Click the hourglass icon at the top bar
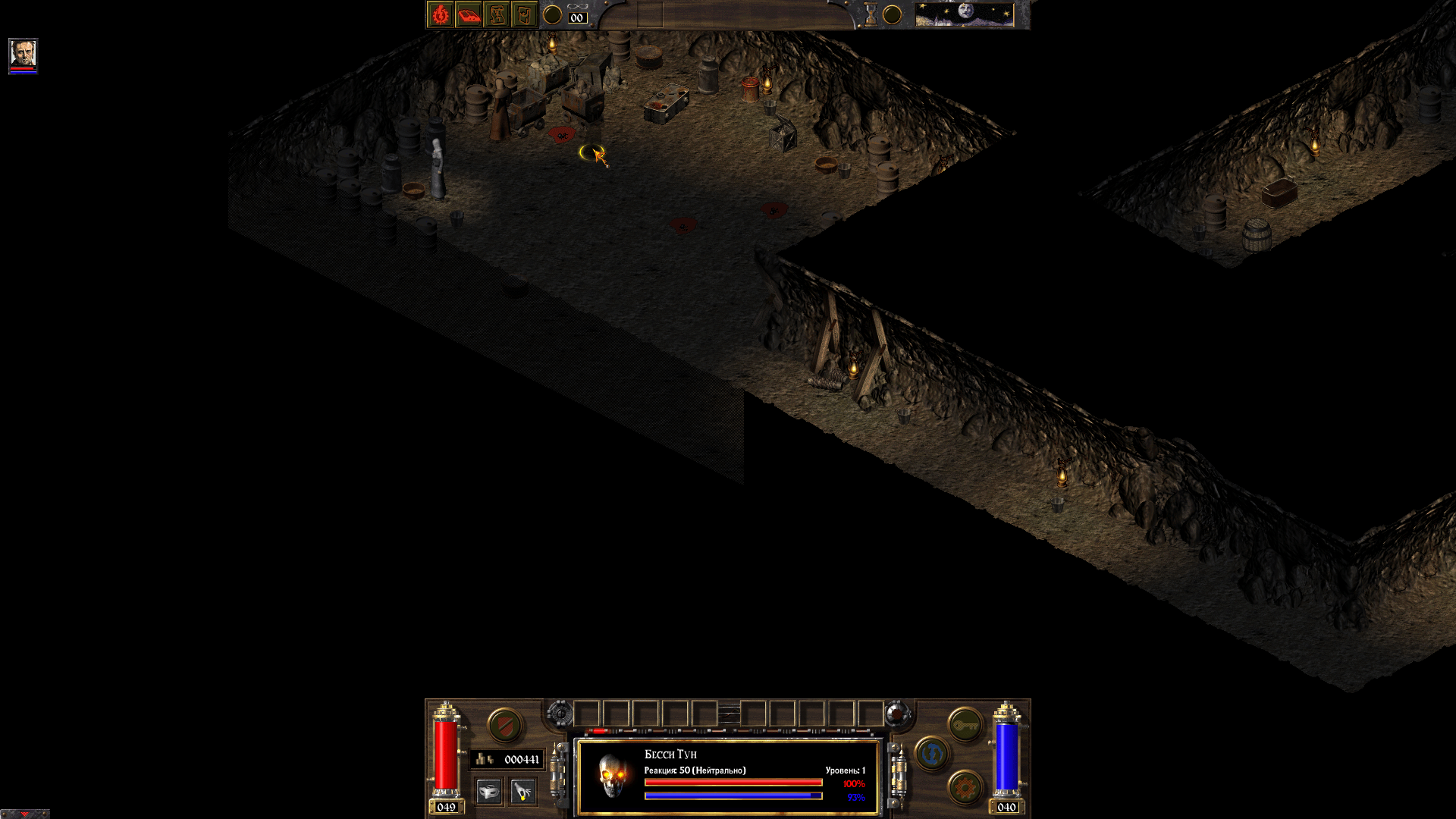This screenshot has height=819, width=1456. [870, 14]
